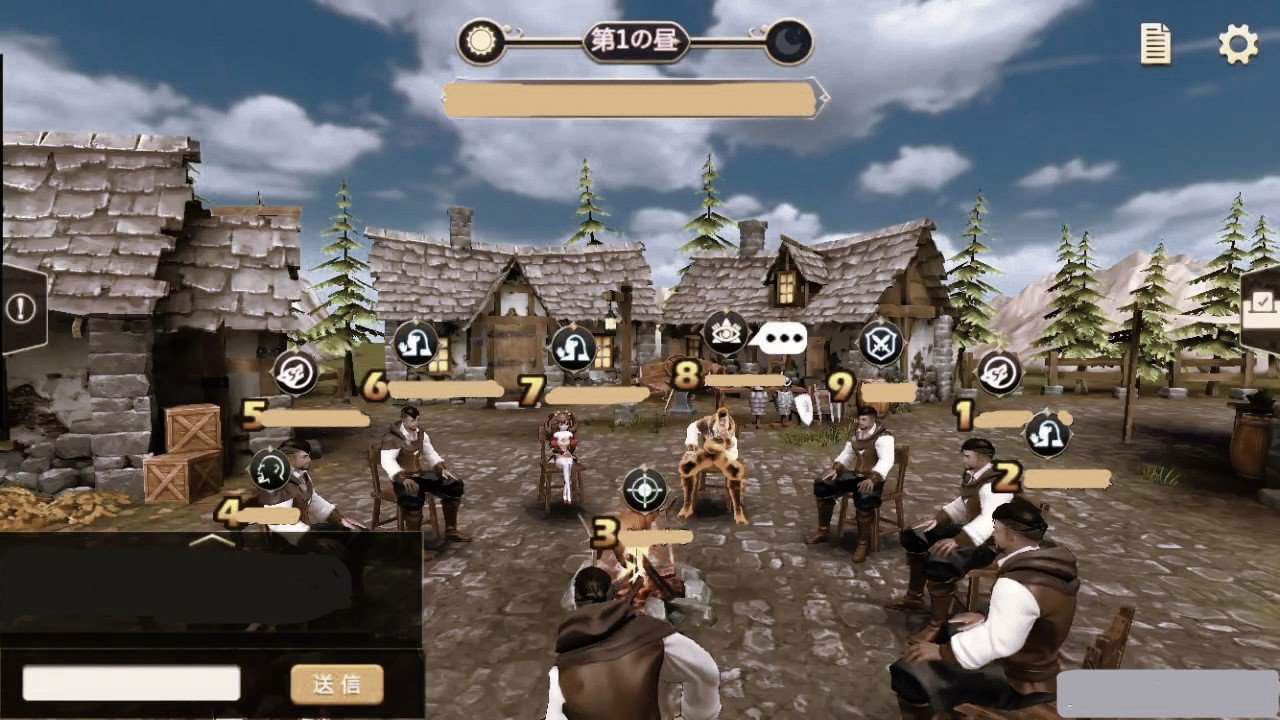This screenshot has width=1280, height=720.
Task: Click the 送信 send button
Action: (x=337, y=684)
